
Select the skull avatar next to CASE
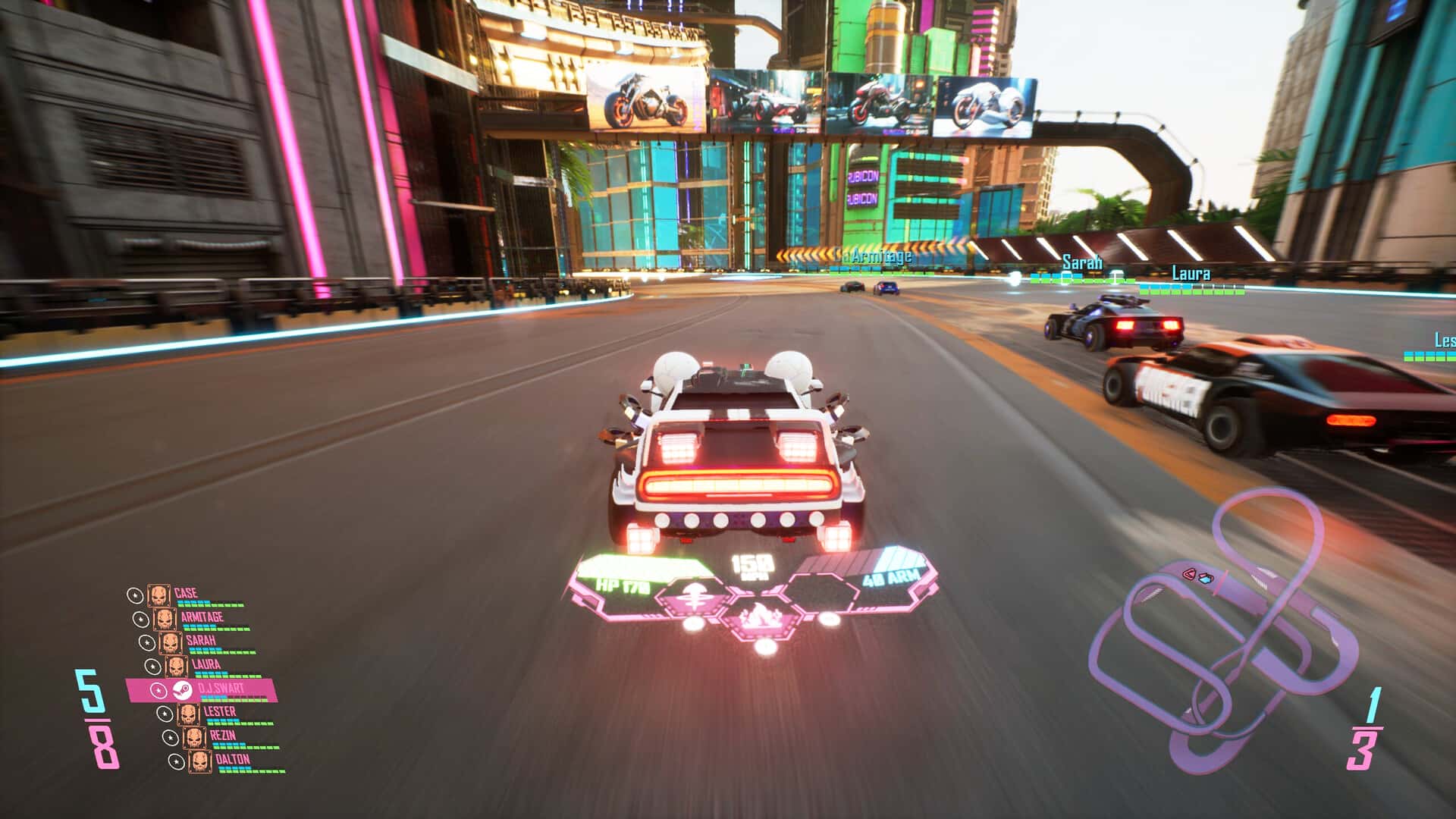[x=159, y=595]
